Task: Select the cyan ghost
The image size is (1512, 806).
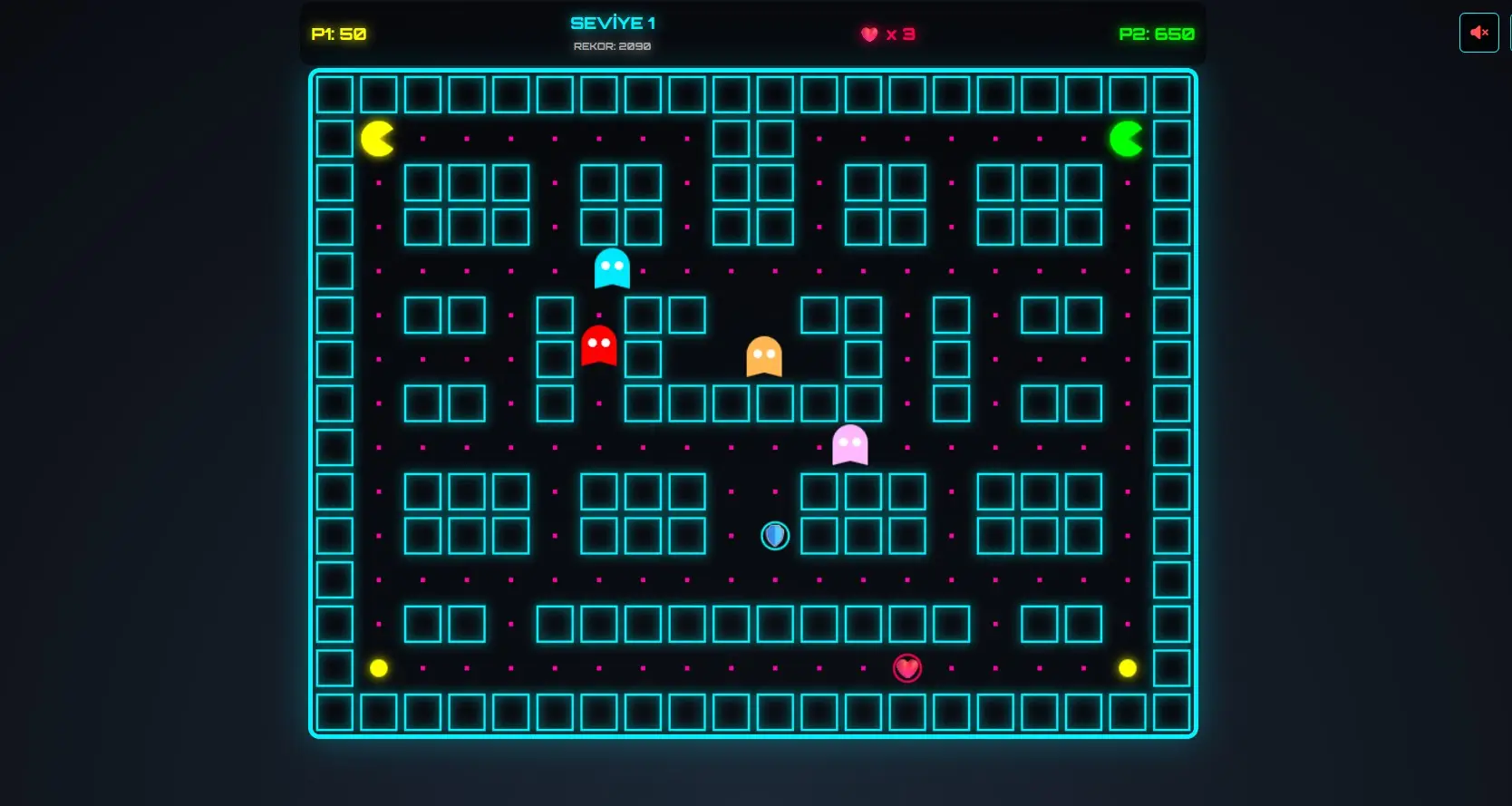Action: click(612, 267)
